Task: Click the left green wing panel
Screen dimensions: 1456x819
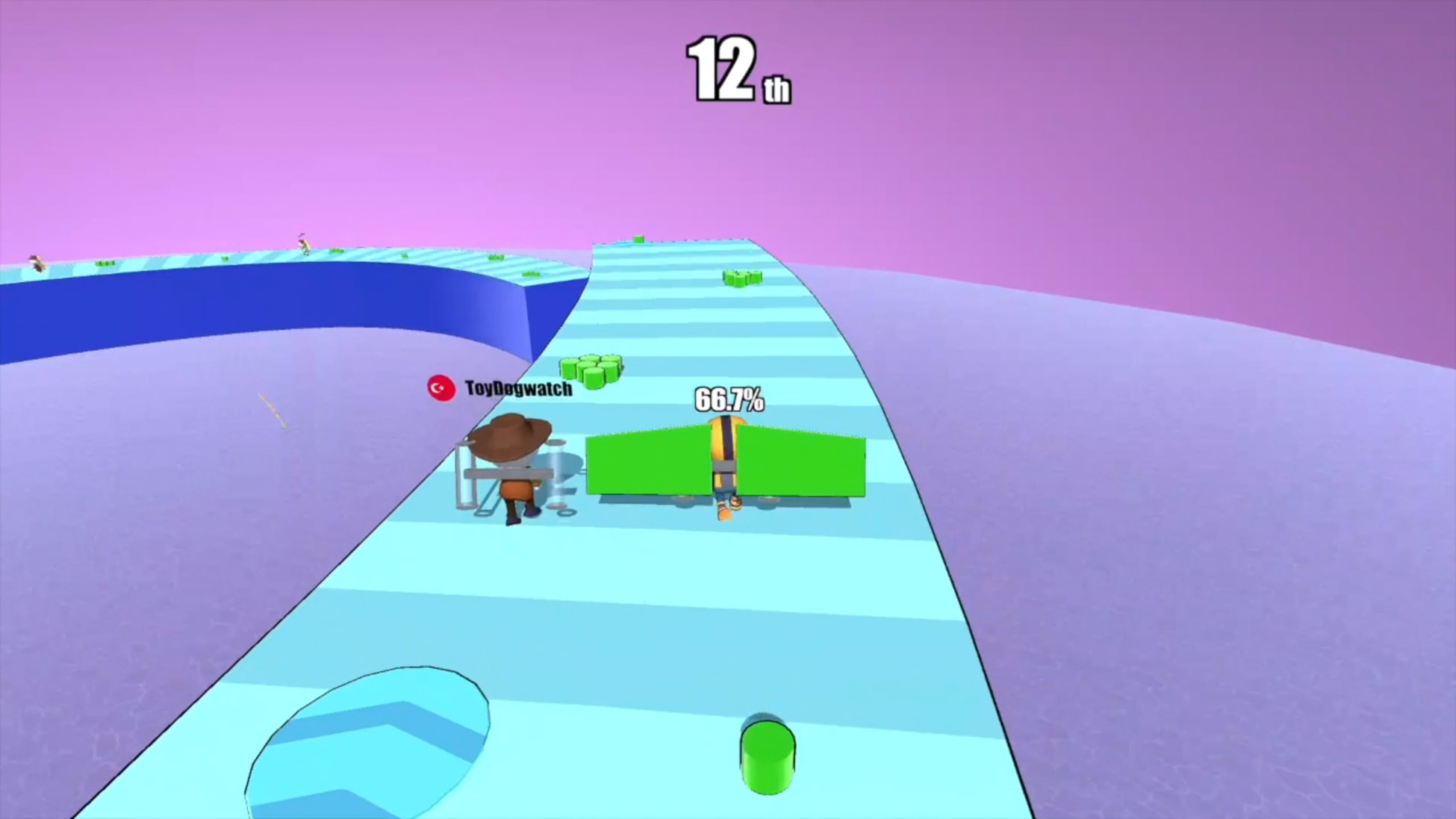Action: point(646,463)
